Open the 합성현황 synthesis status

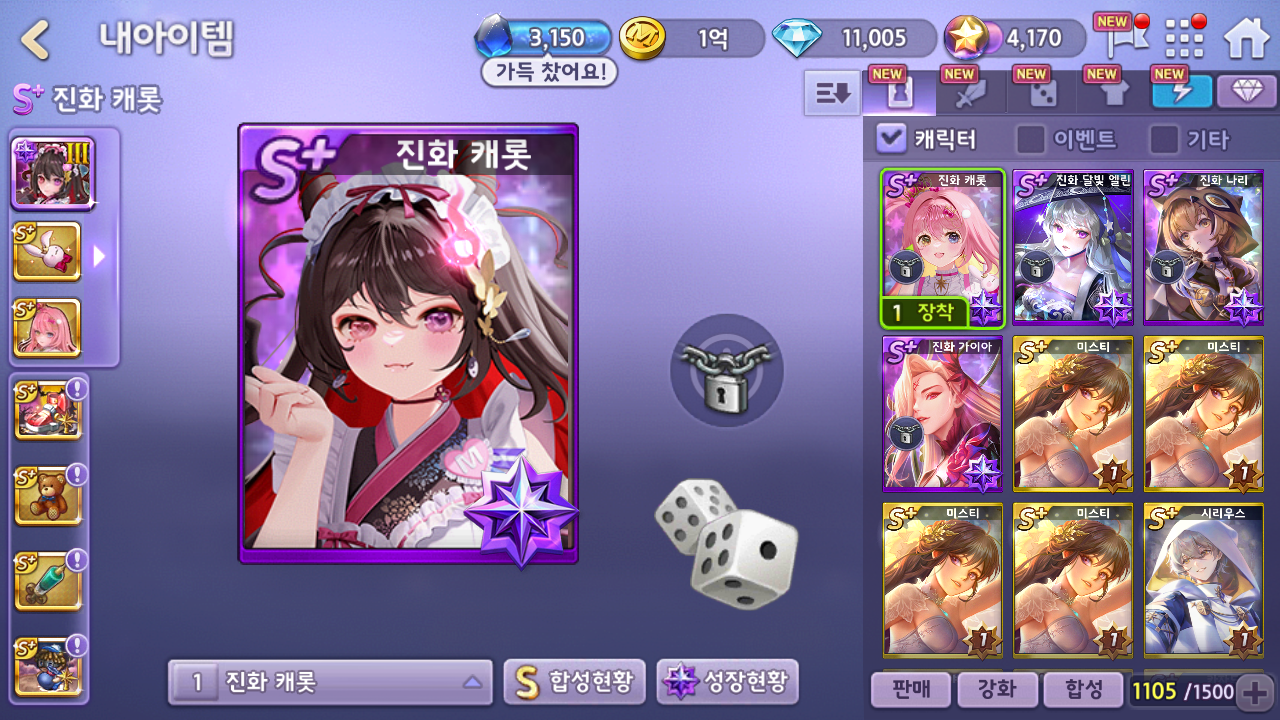[574, 682]
